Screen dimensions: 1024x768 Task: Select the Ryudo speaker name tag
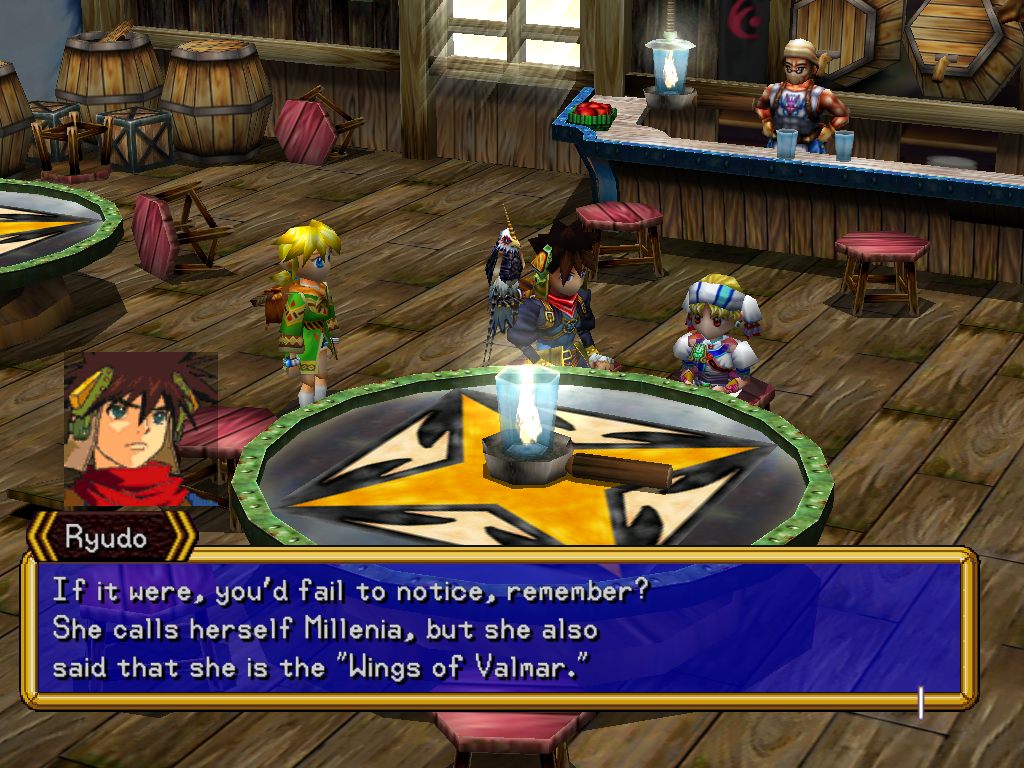point(107,538)
